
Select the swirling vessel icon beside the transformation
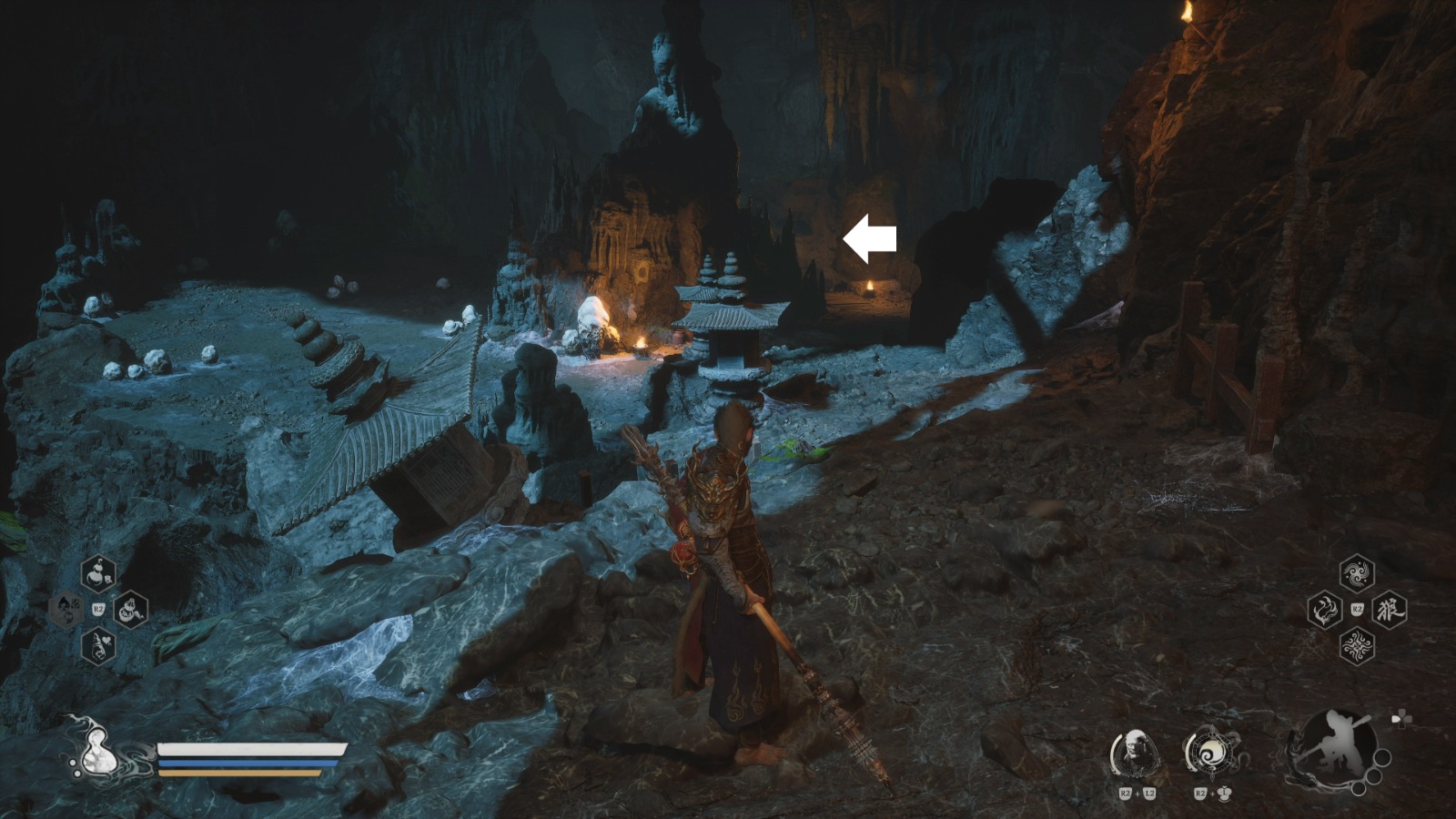[x=1210, y=753]
